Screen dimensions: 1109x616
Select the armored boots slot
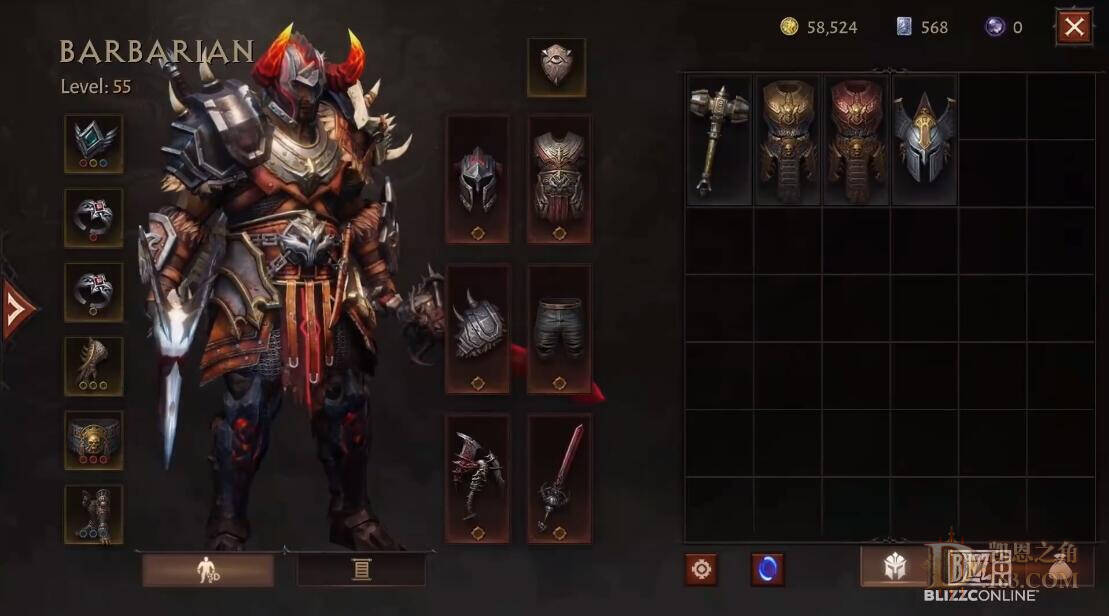tap(94, 514)
